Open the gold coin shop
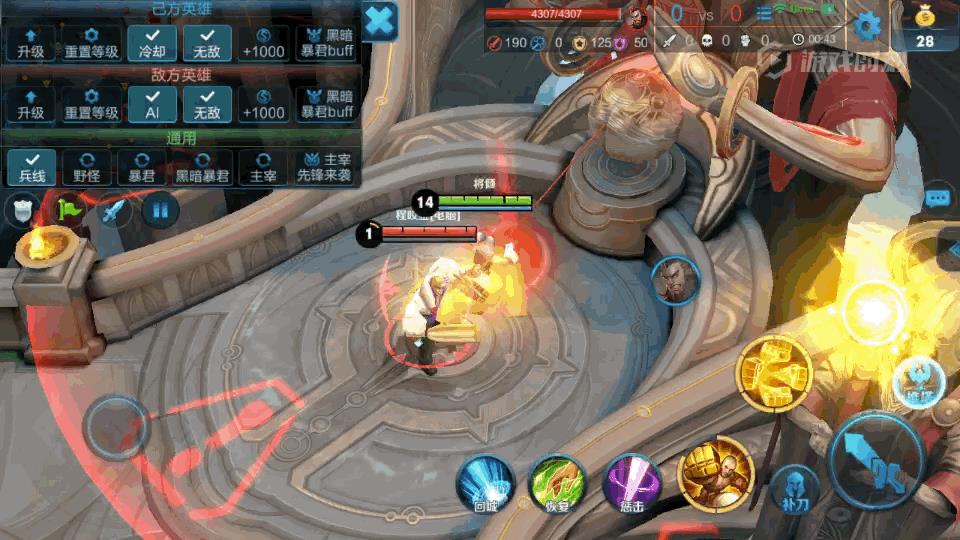This screenshot has width=960, height=540. pos(925,27)
